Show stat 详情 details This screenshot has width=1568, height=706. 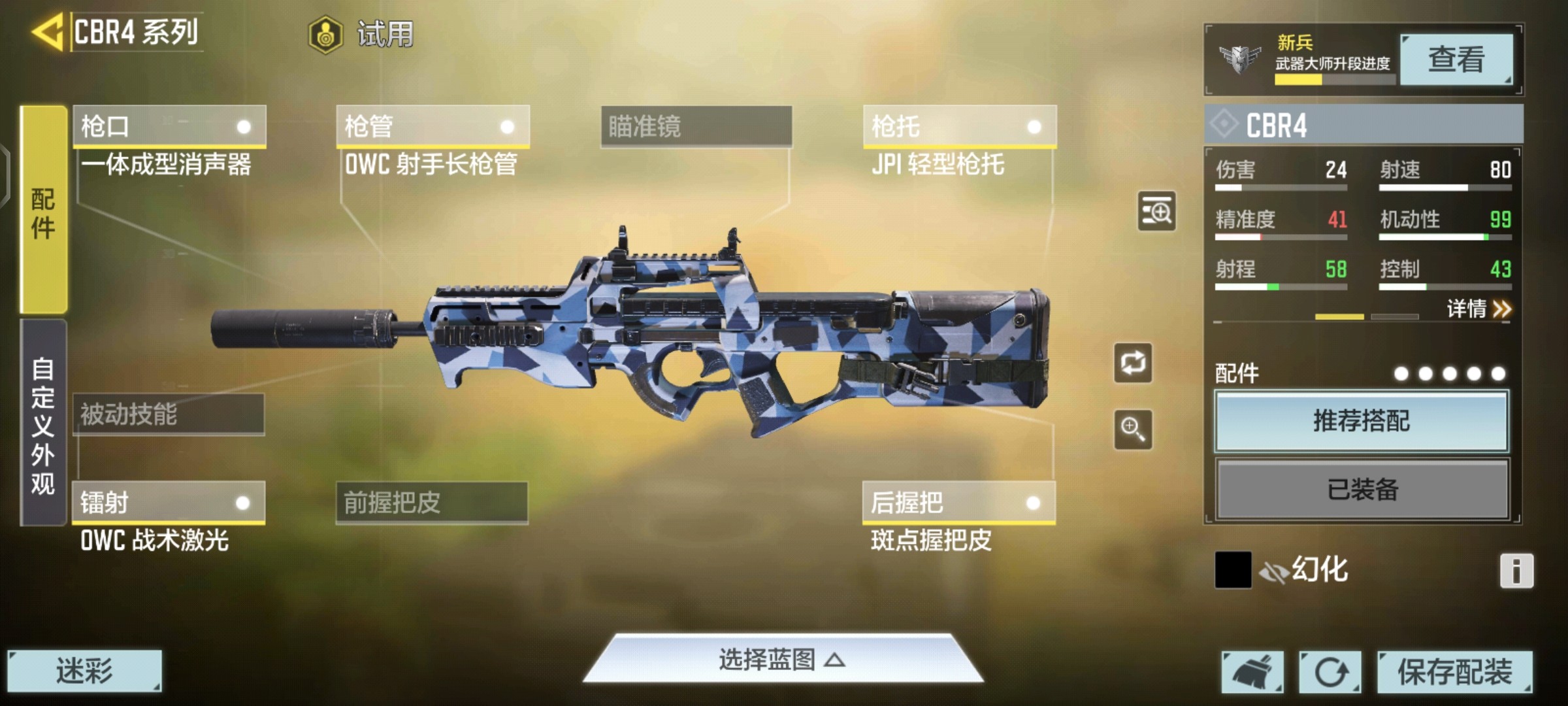1478,309
